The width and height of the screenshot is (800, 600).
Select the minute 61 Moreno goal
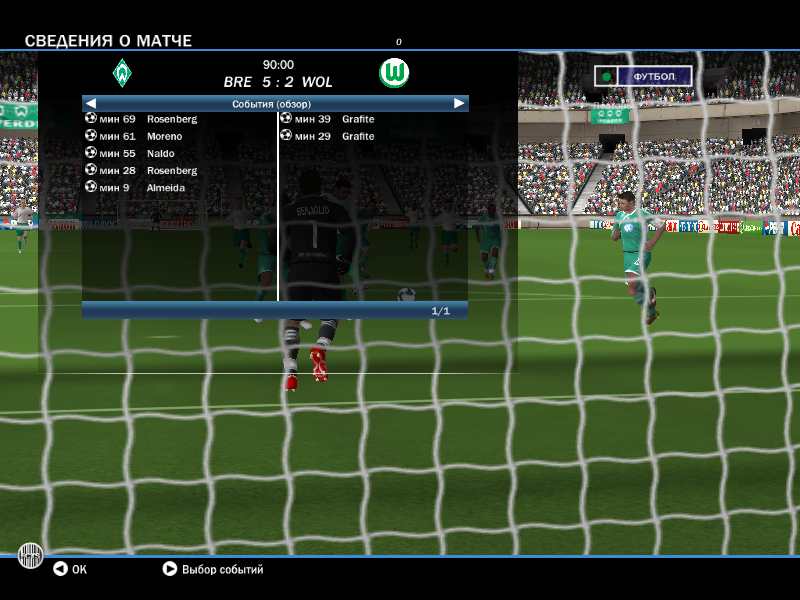135,136
